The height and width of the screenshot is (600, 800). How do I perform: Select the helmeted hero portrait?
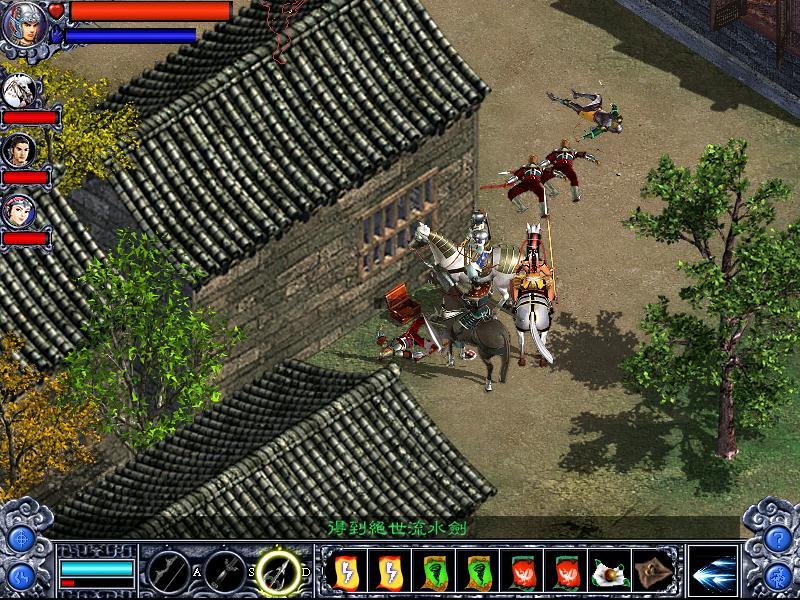point(22,24)
